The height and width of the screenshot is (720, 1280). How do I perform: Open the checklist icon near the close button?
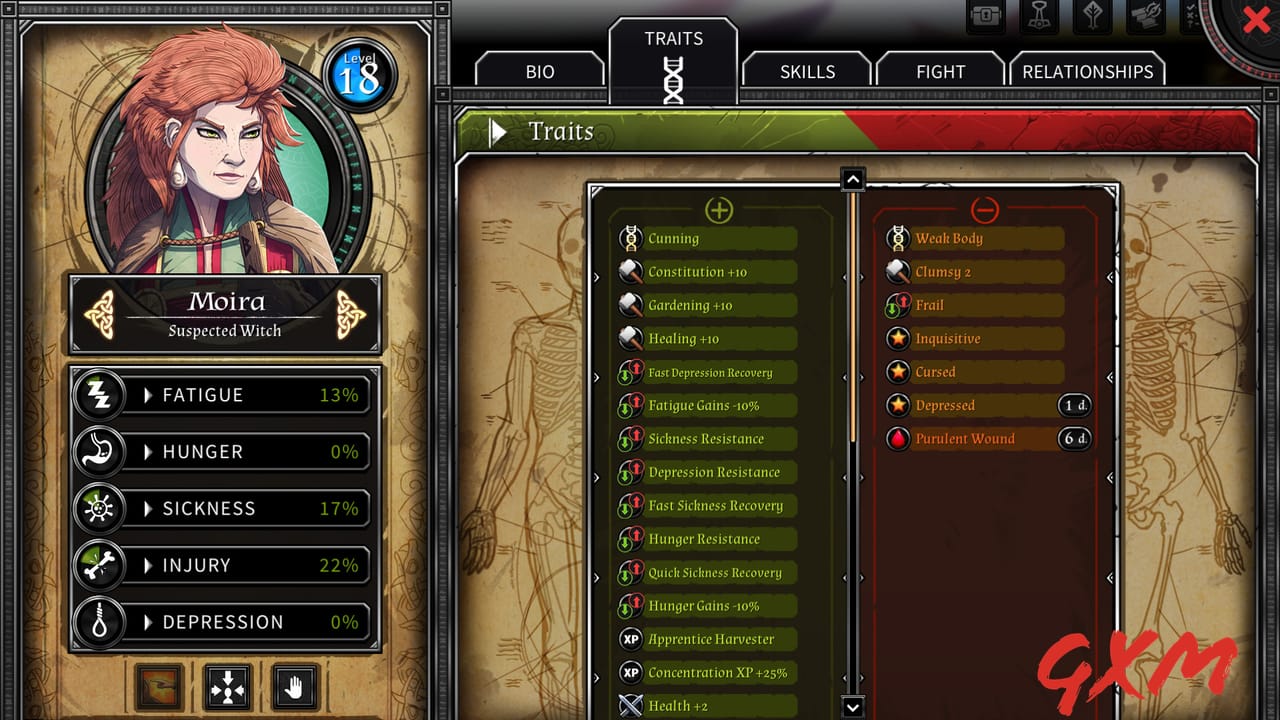pyautogui.click(x=1191, y=16)
